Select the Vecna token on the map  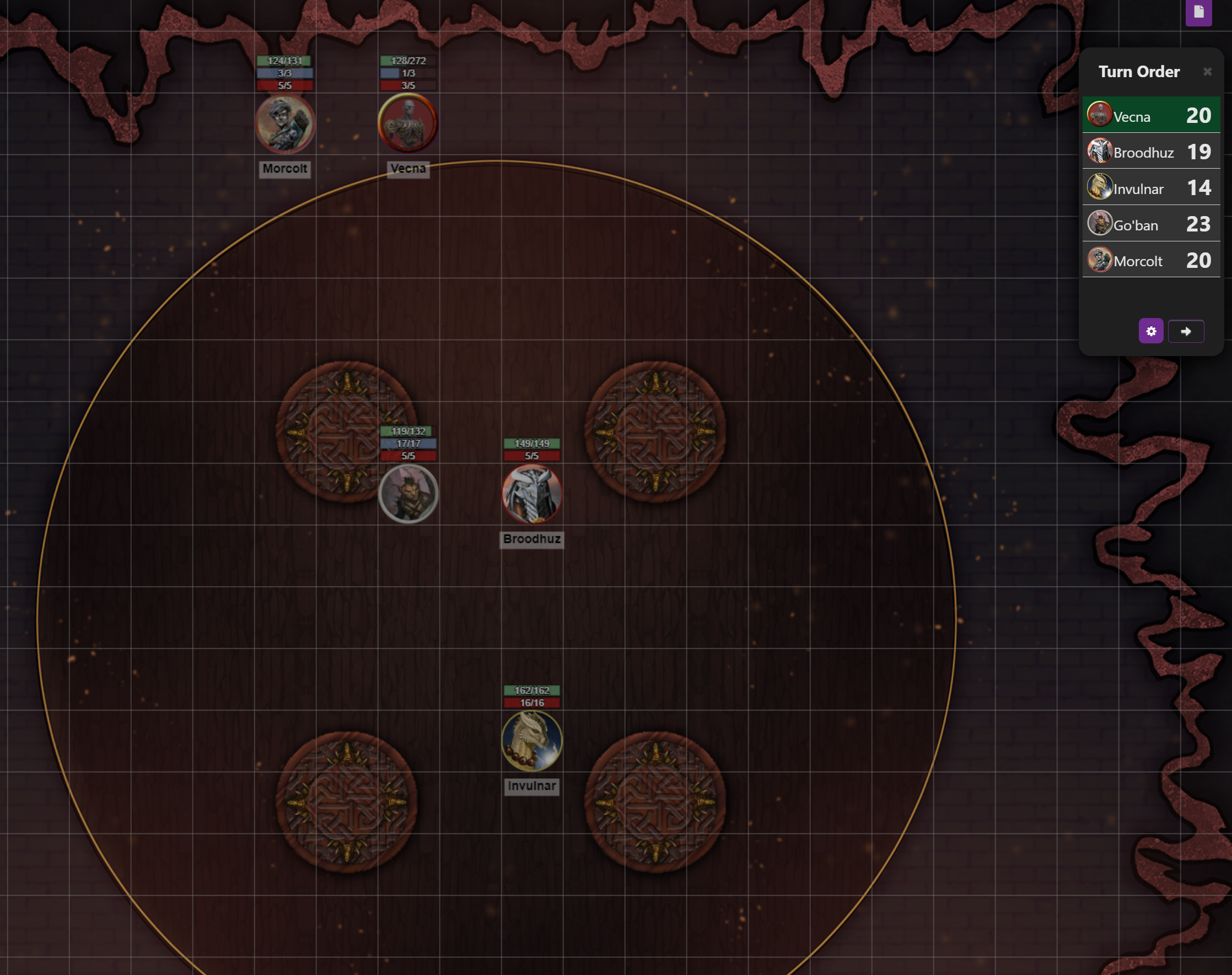click(407, 123)
